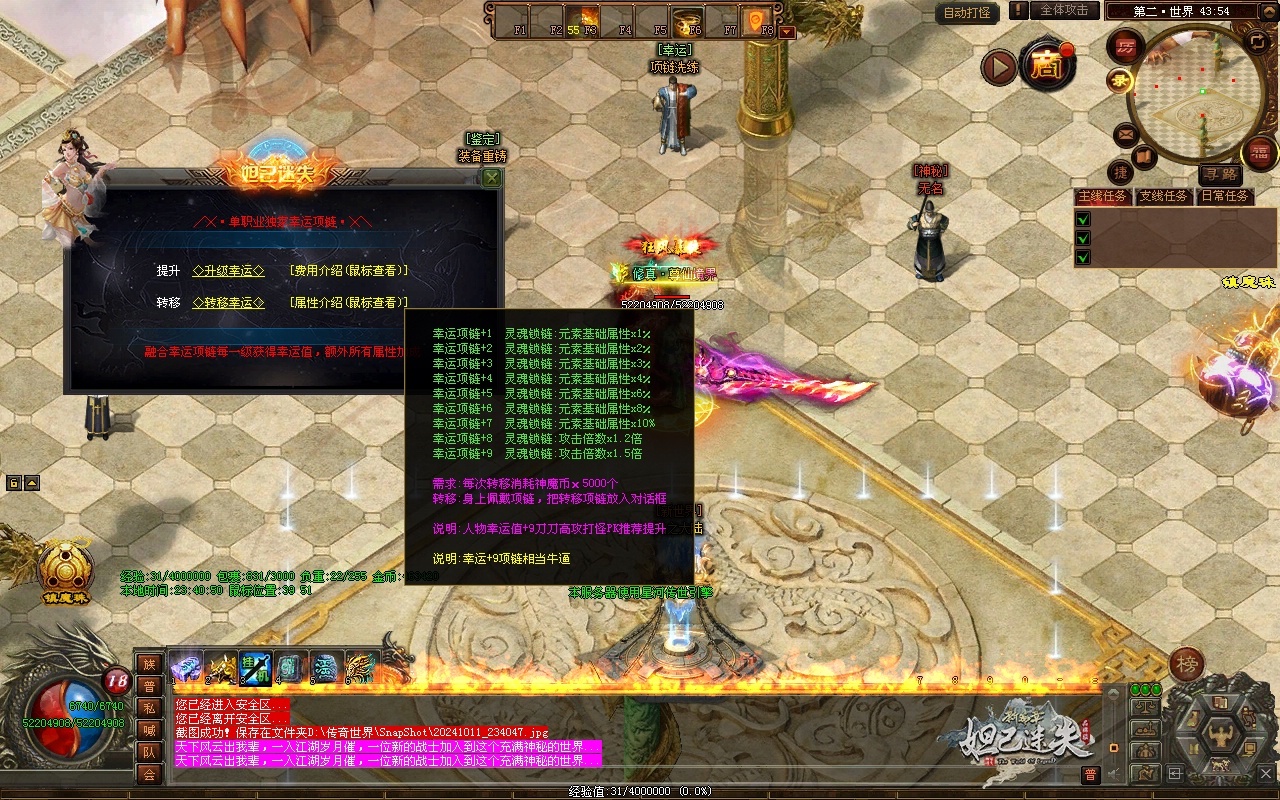This screenshot has width=1280, height=800.
Task: Open the 寻路 pathfinding button
Action: 1219,175
